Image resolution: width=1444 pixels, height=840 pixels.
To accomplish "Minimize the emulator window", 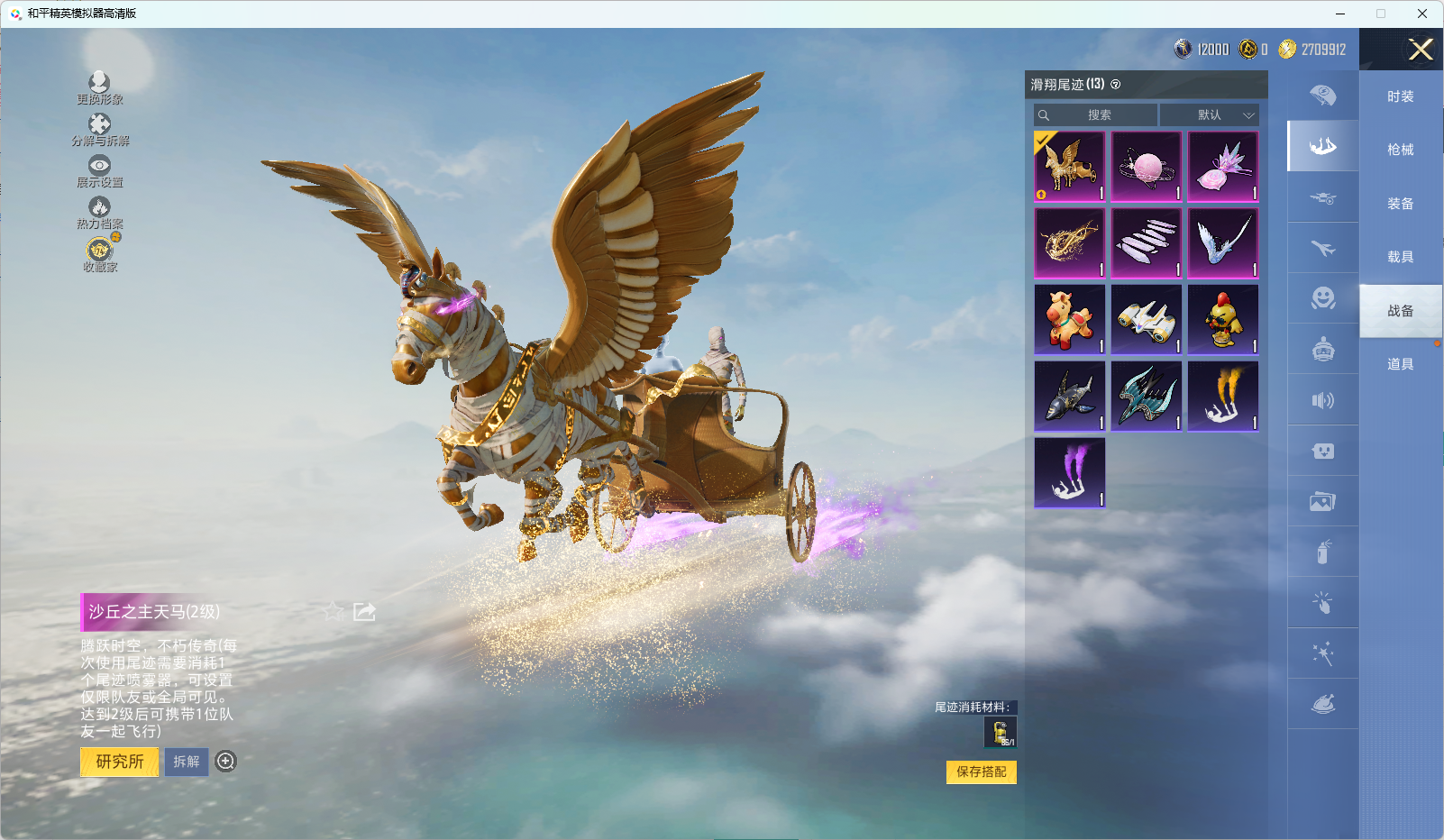I will click(x=1340, y=14).
